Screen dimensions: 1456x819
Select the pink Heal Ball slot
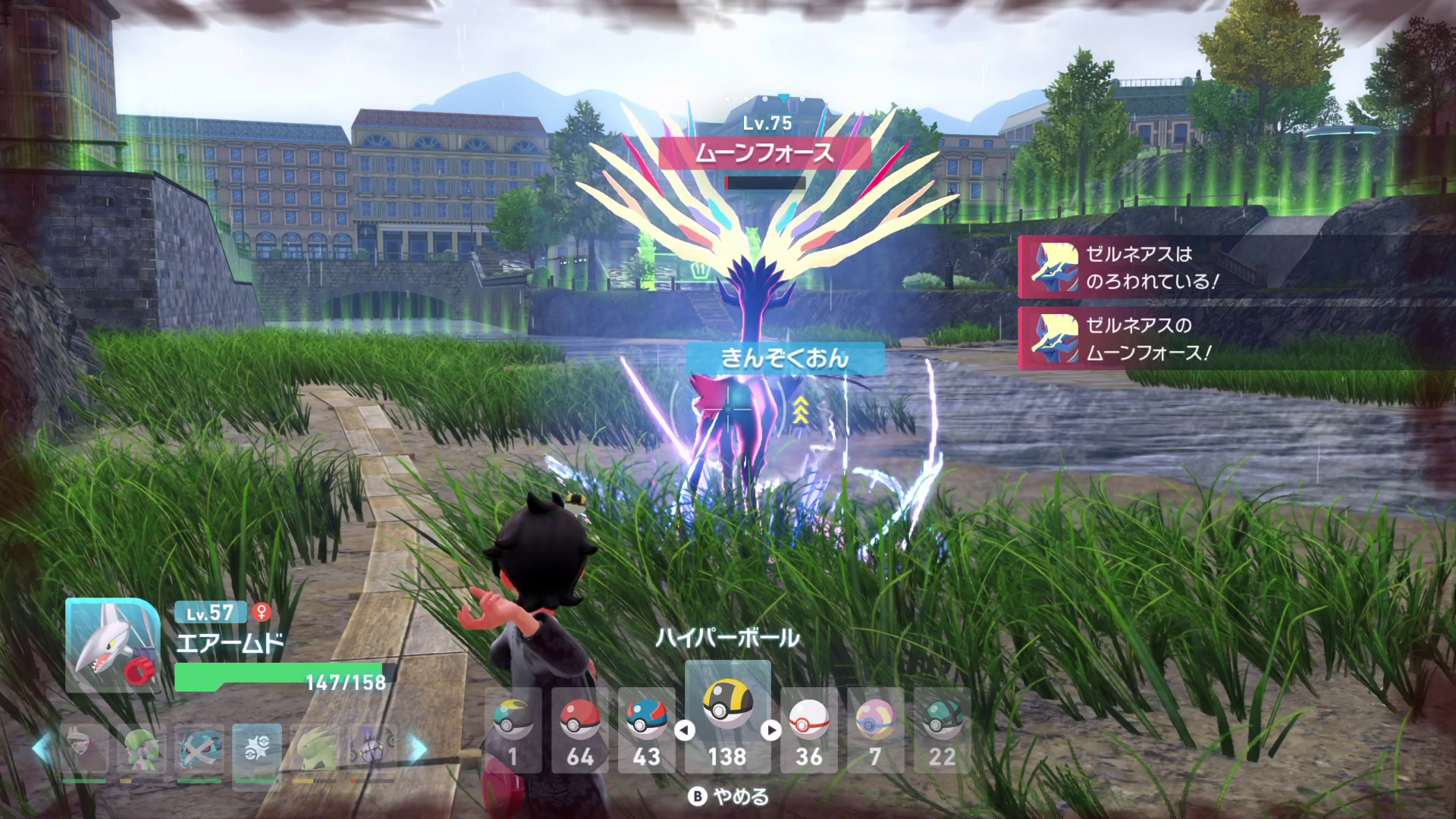[x=875, y=730]
